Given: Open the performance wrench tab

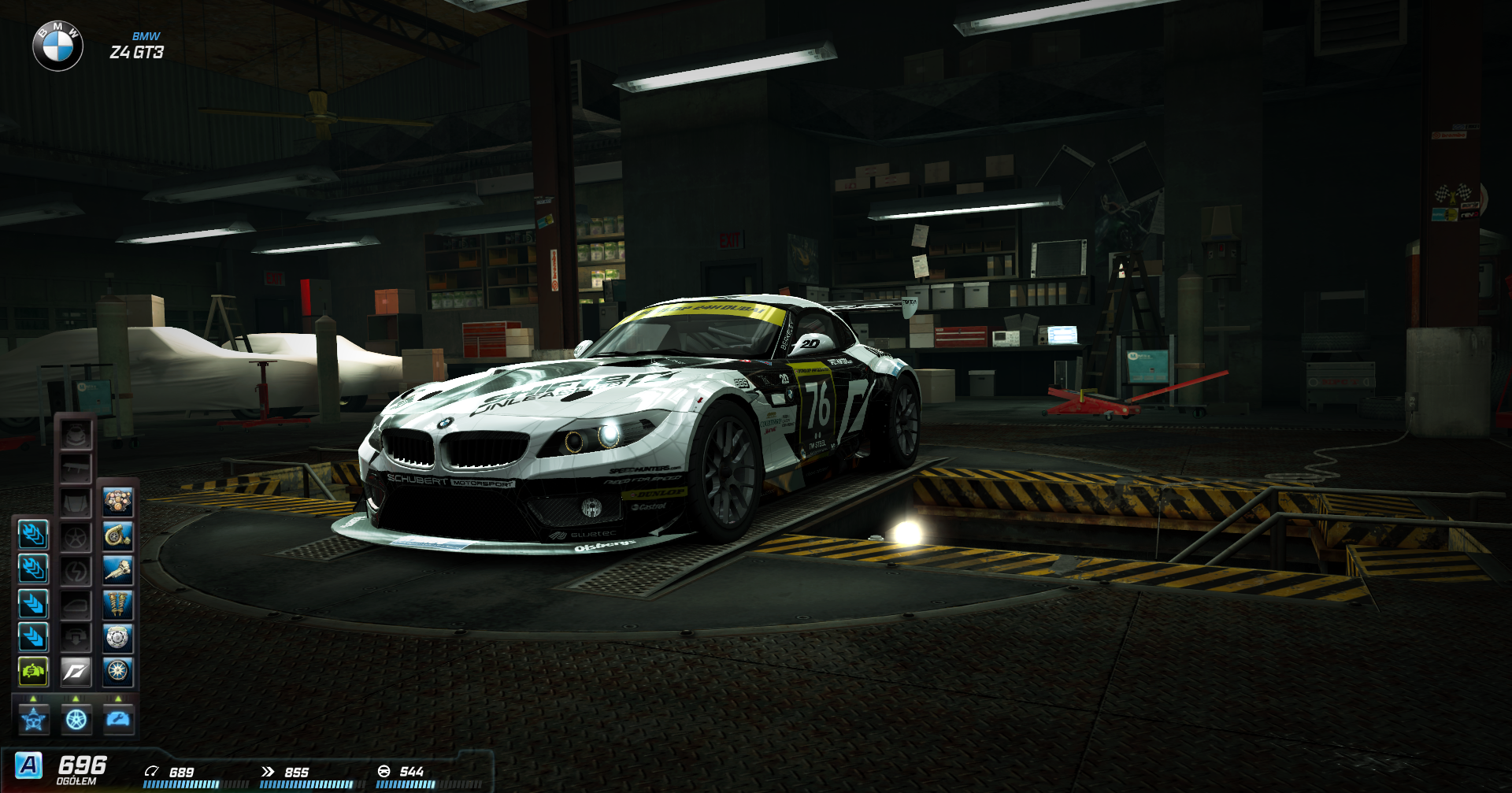Looking at the screenshot, I should point(119,720).
